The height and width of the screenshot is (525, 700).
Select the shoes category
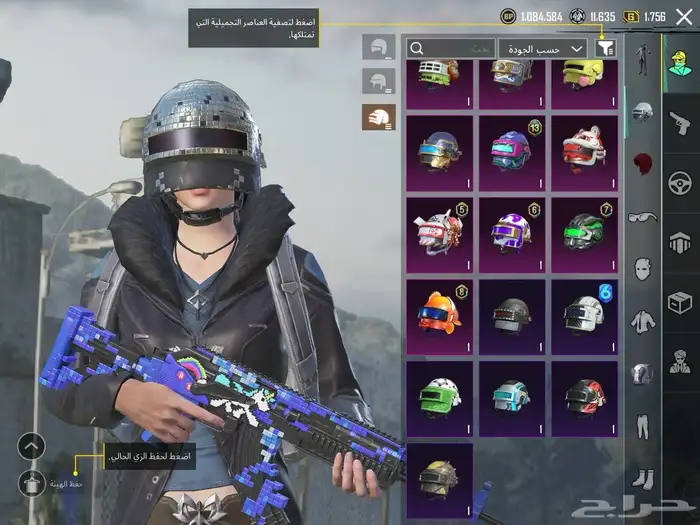coord(643,479)
